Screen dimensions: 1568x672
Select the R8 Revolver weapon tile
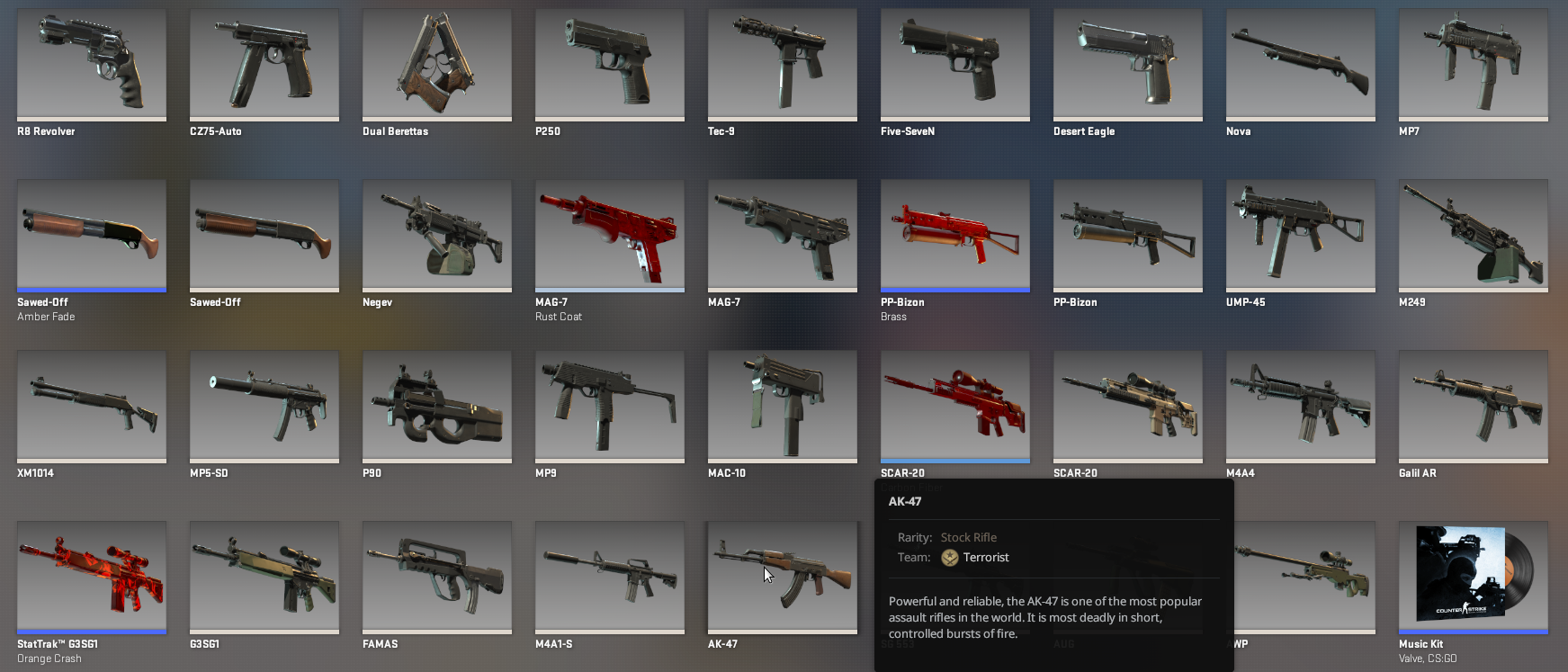click(x=91, y=63)
